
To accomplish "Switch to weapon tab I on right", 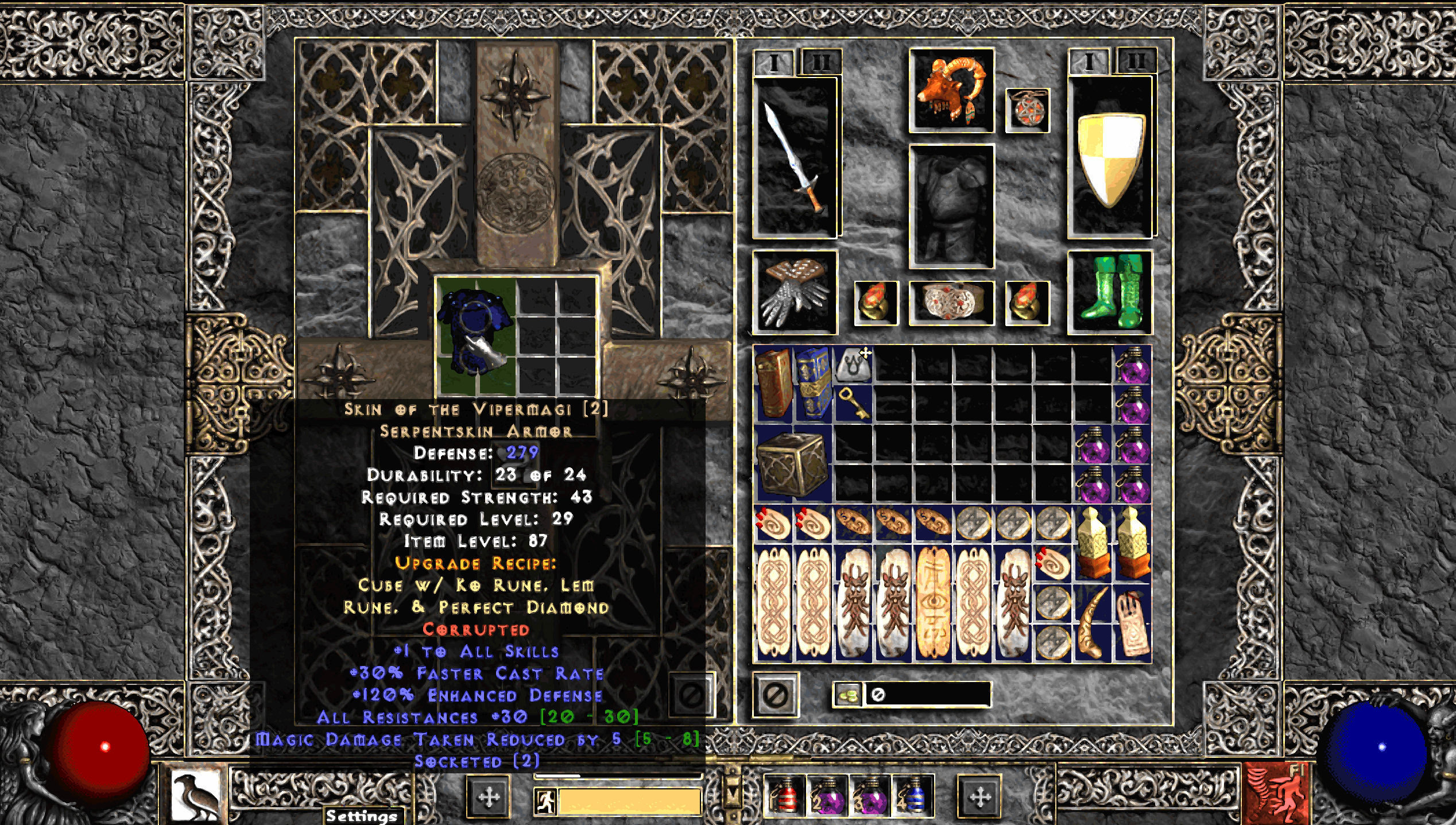I will 1088,61.
